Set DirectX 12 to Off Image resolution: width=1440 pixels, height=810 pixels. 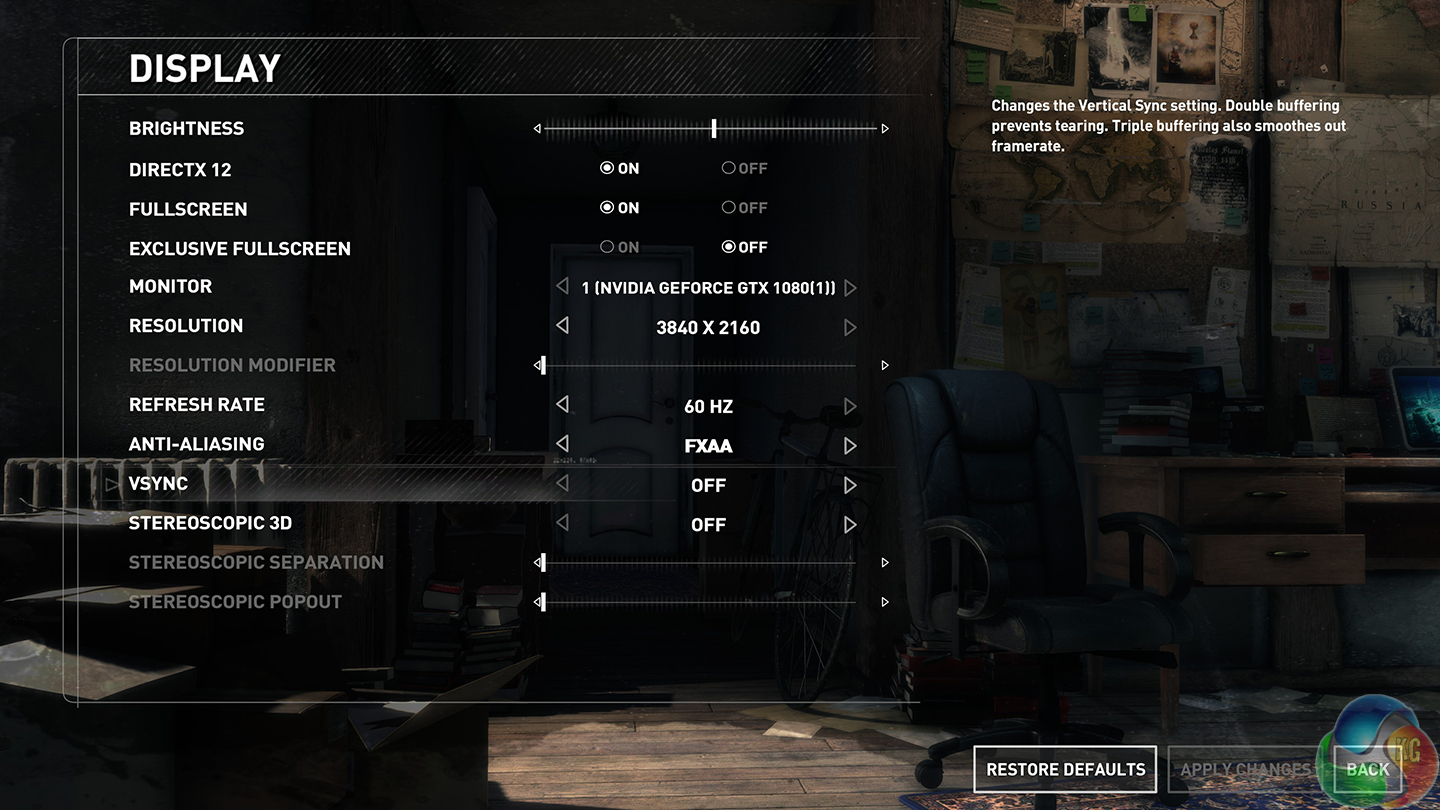tap(744, 168)
